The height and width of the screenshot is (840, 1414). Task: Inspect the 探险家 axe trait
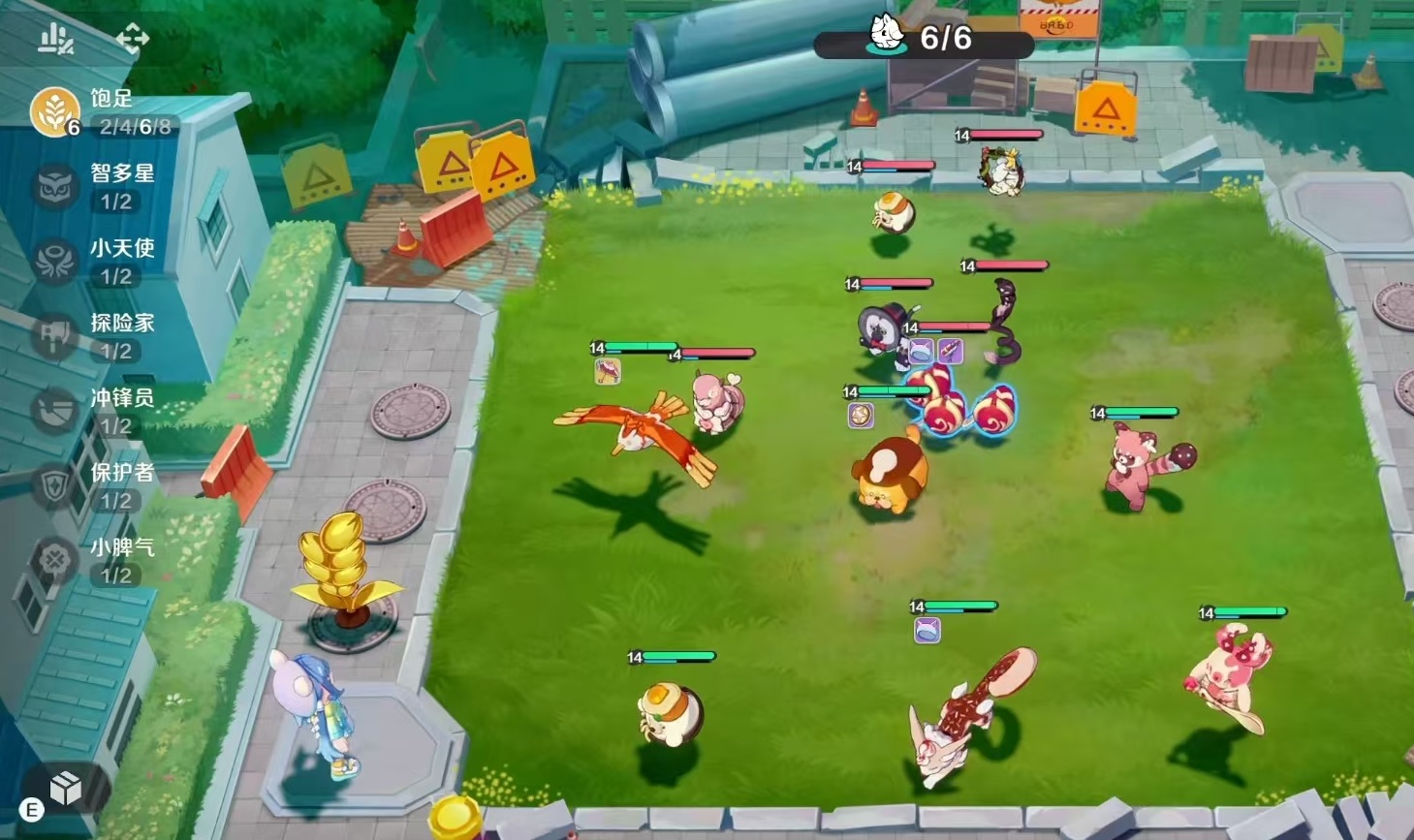pyautogui.click(x=55, y=336)
